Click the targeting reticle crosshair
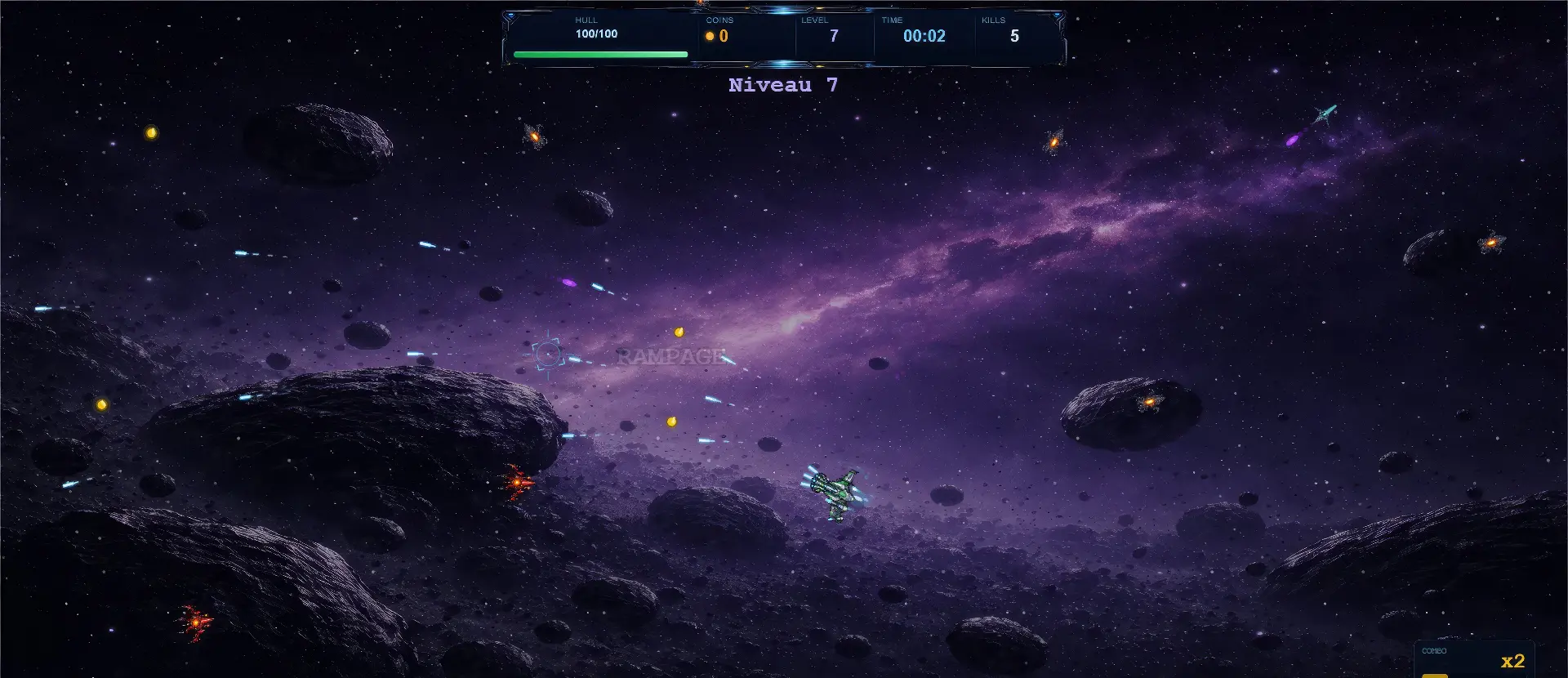1568x678 pixels. [546, 352]
